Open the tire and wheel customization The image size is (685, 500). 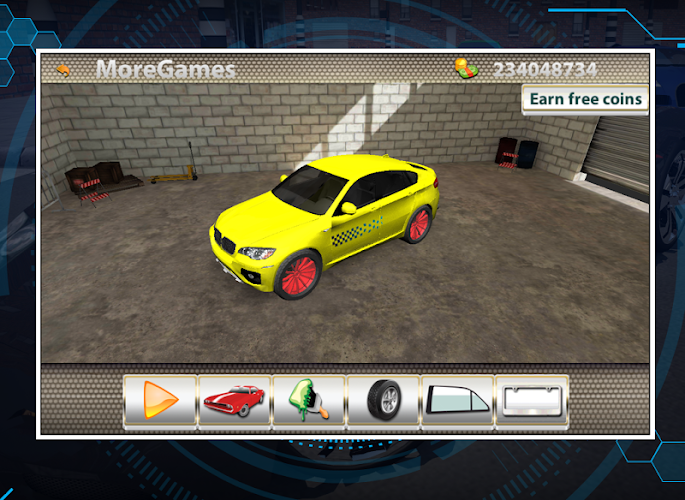(383, 402)
